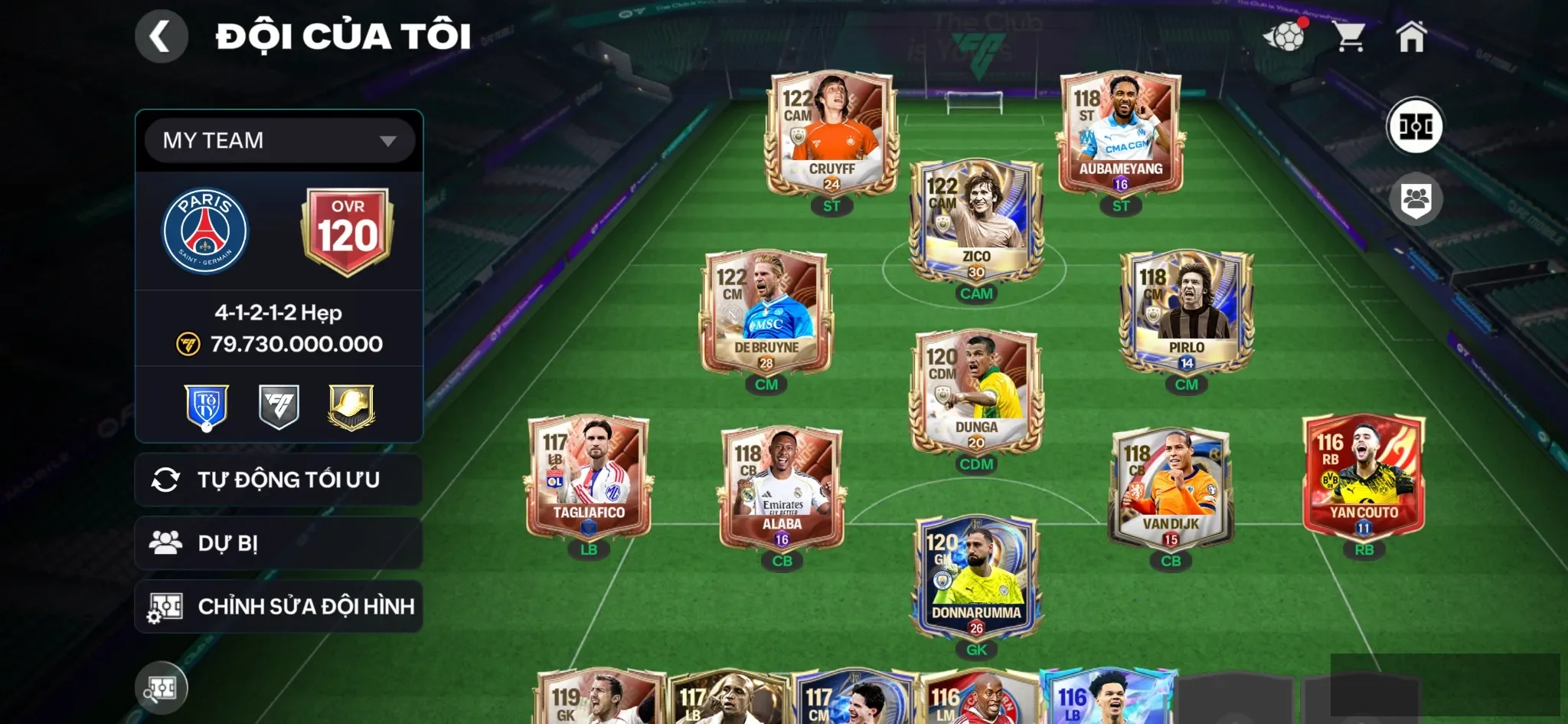Viewport: 1568px width, 724px height.
Task: Tap TỰ ĐỘNG TỐI ƯU auto-optimize button
Action: (279, 480)
